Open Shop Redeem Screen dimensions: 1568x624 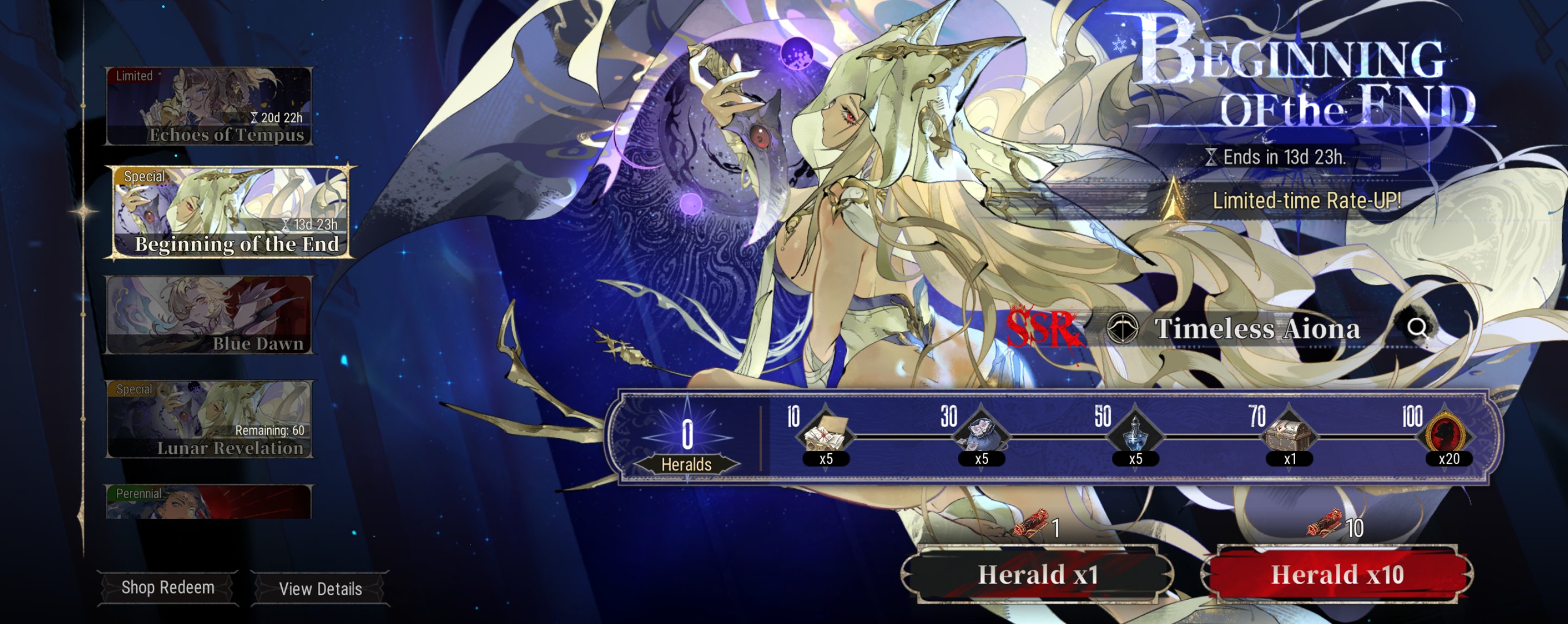(x=168, y=588)
